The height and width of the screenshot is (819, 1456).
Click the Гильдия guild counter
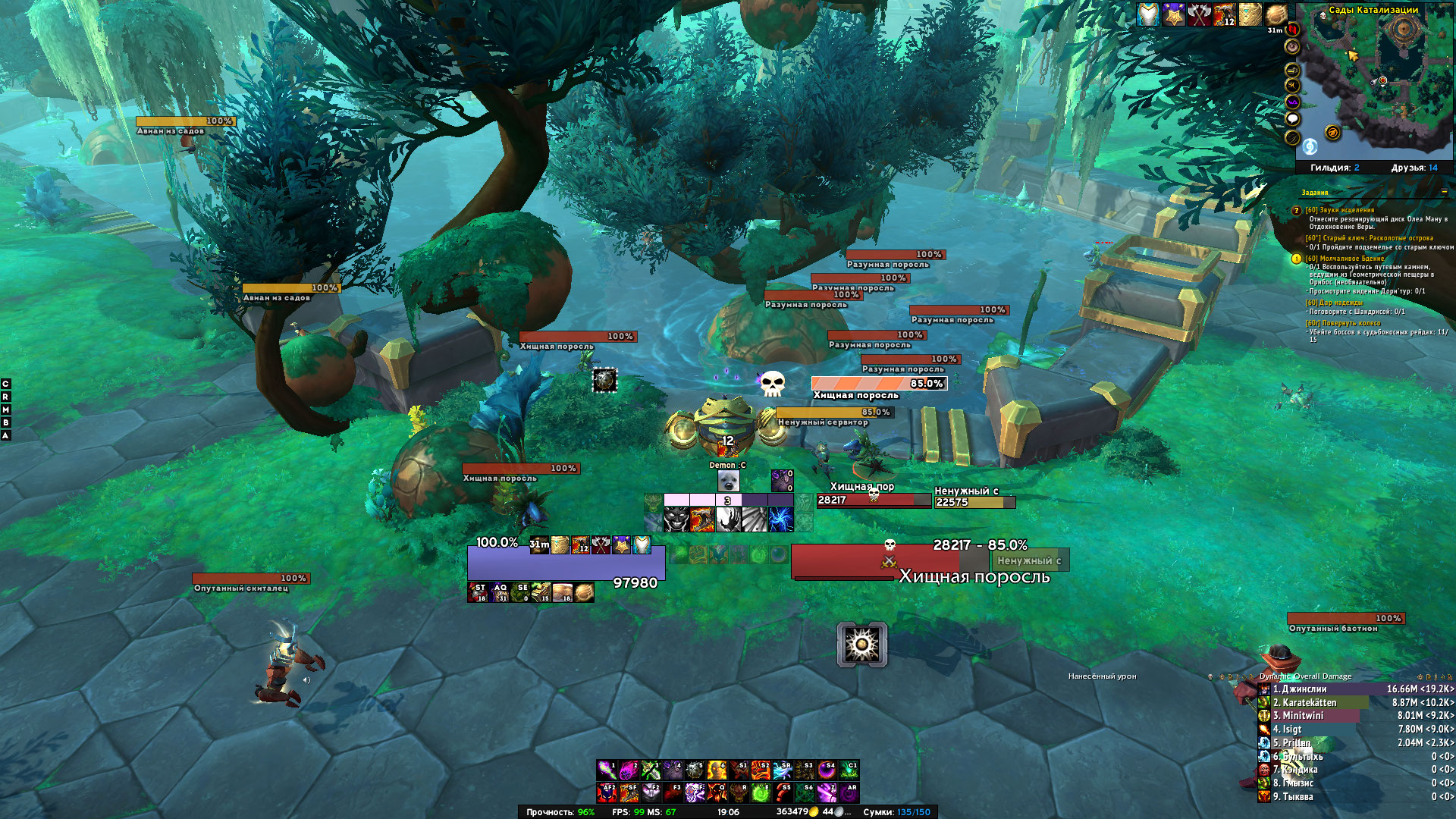[1335, 168]
